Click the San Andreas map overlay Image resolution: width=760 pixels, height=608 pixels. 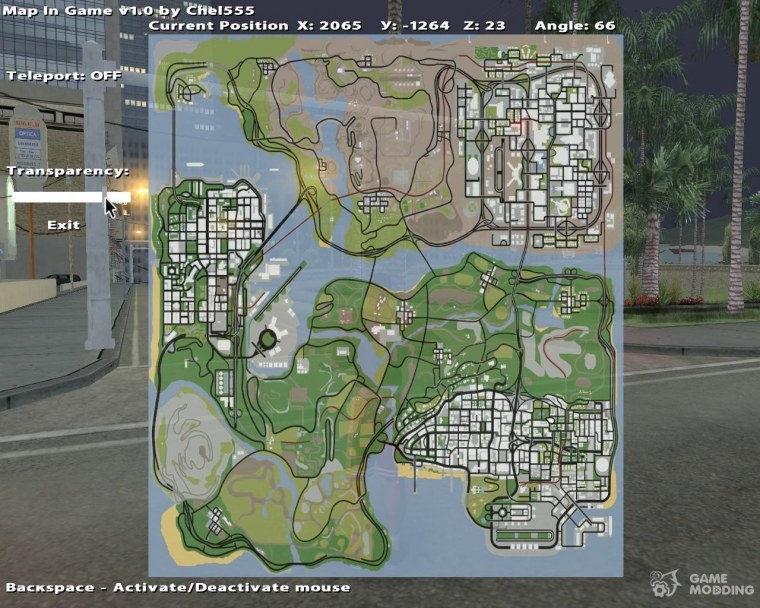(386, 305)
